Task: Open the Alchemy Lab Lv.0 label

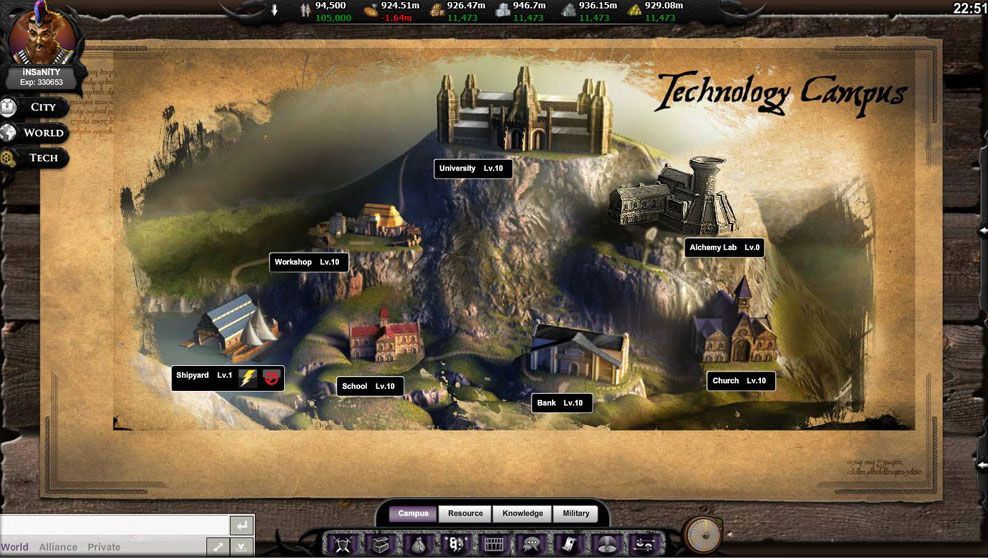Action: click(x=725, y=247)
